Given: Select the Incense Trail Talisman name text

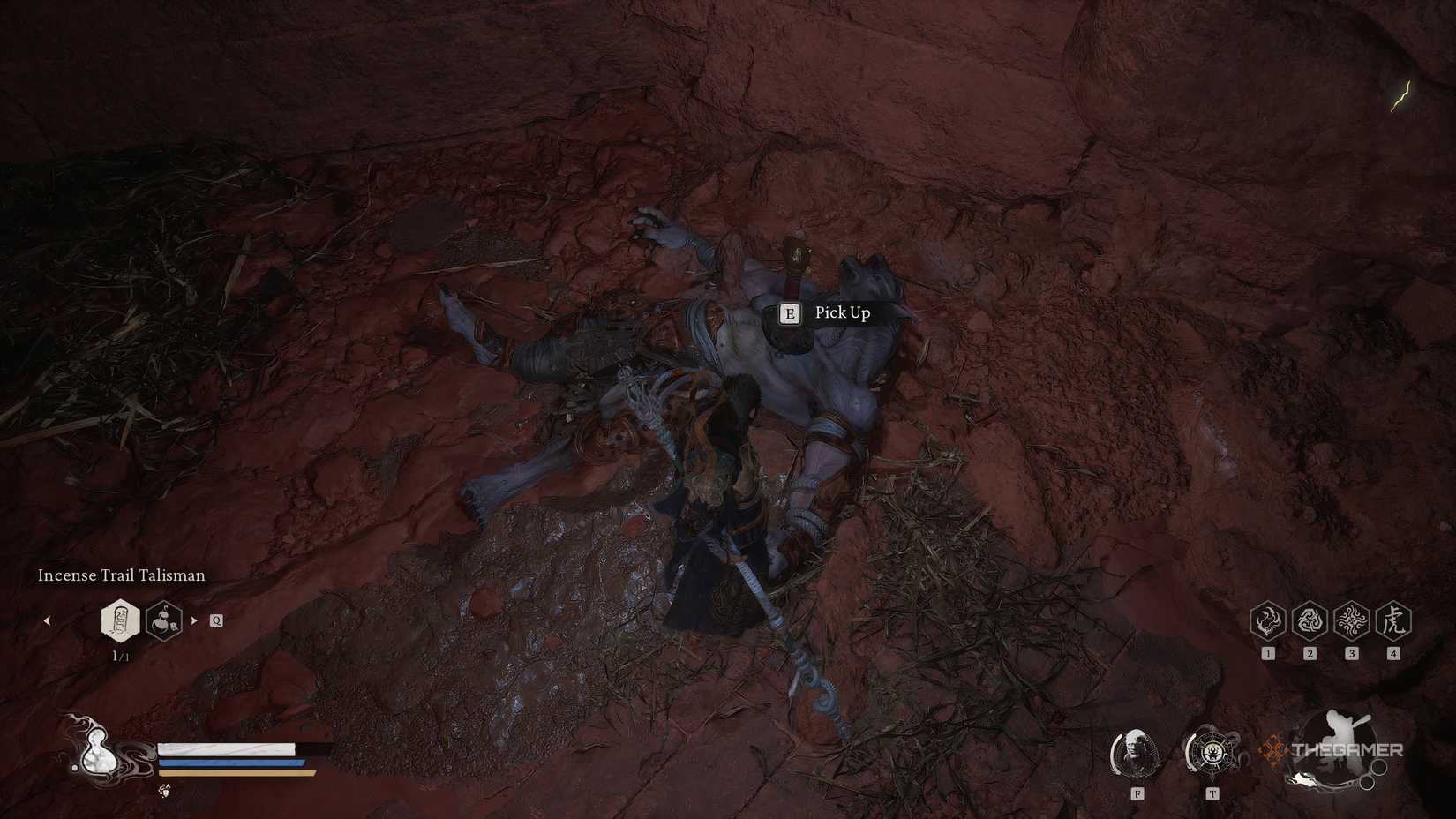Looking at the screenshot, I should (121, 575).
